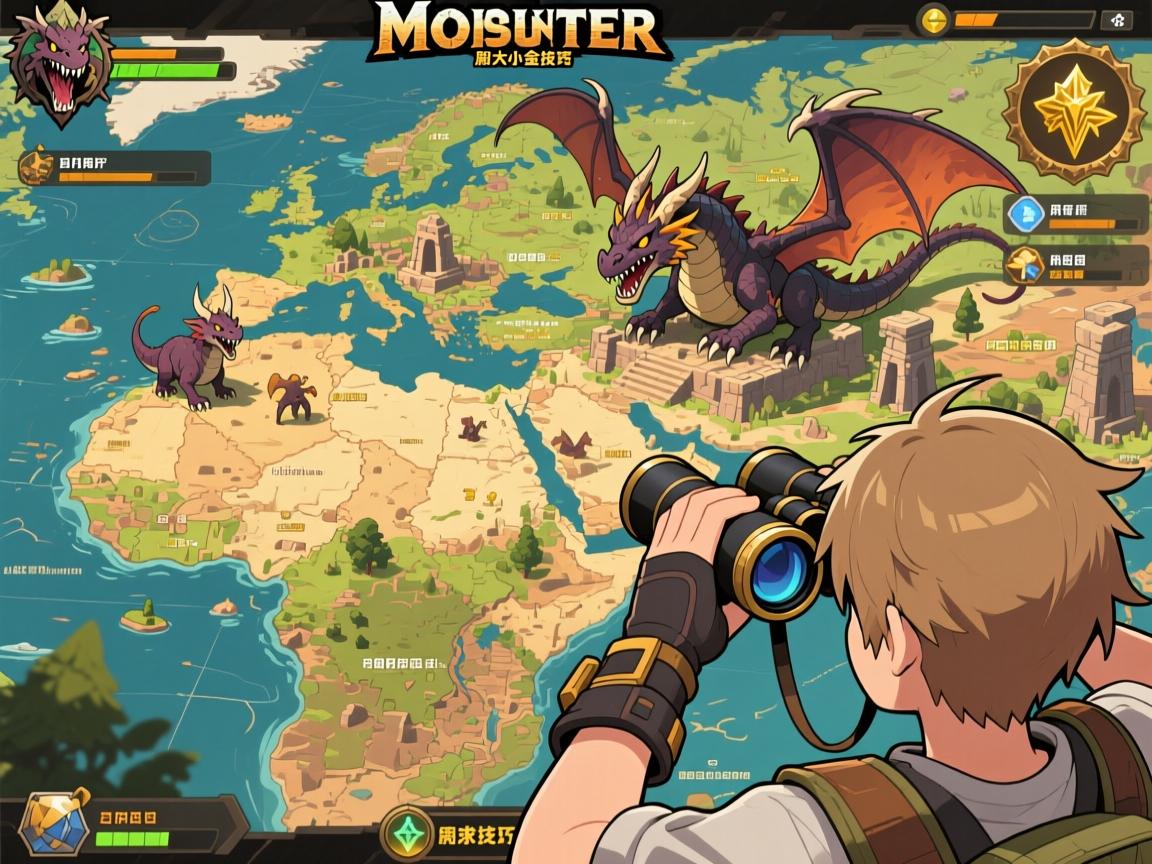
Task: Click the purple dragon portrait badge
Action: tap(57, 65)
